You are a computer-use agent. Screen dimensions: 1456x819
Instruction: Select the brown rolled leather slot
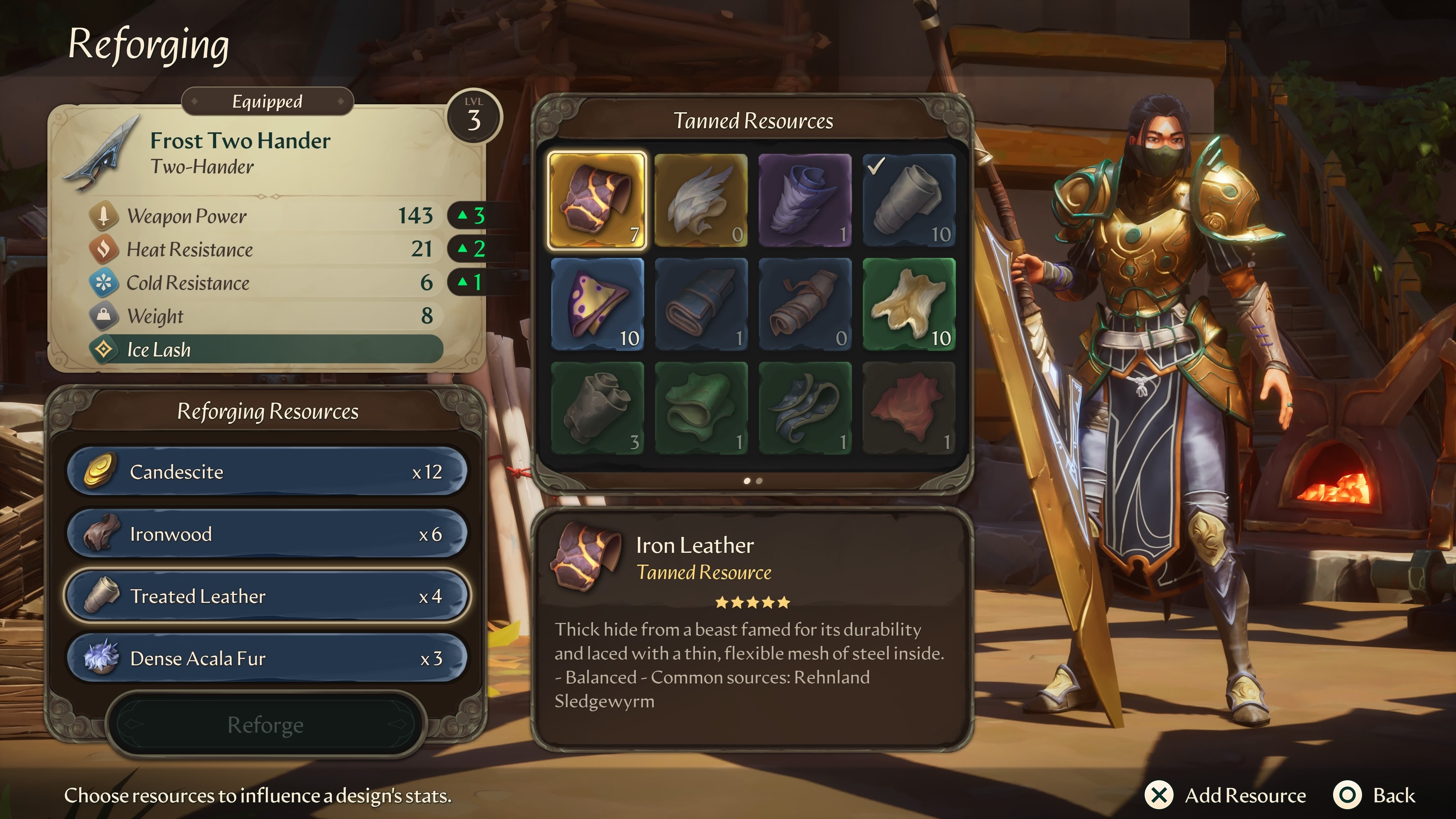805,304
